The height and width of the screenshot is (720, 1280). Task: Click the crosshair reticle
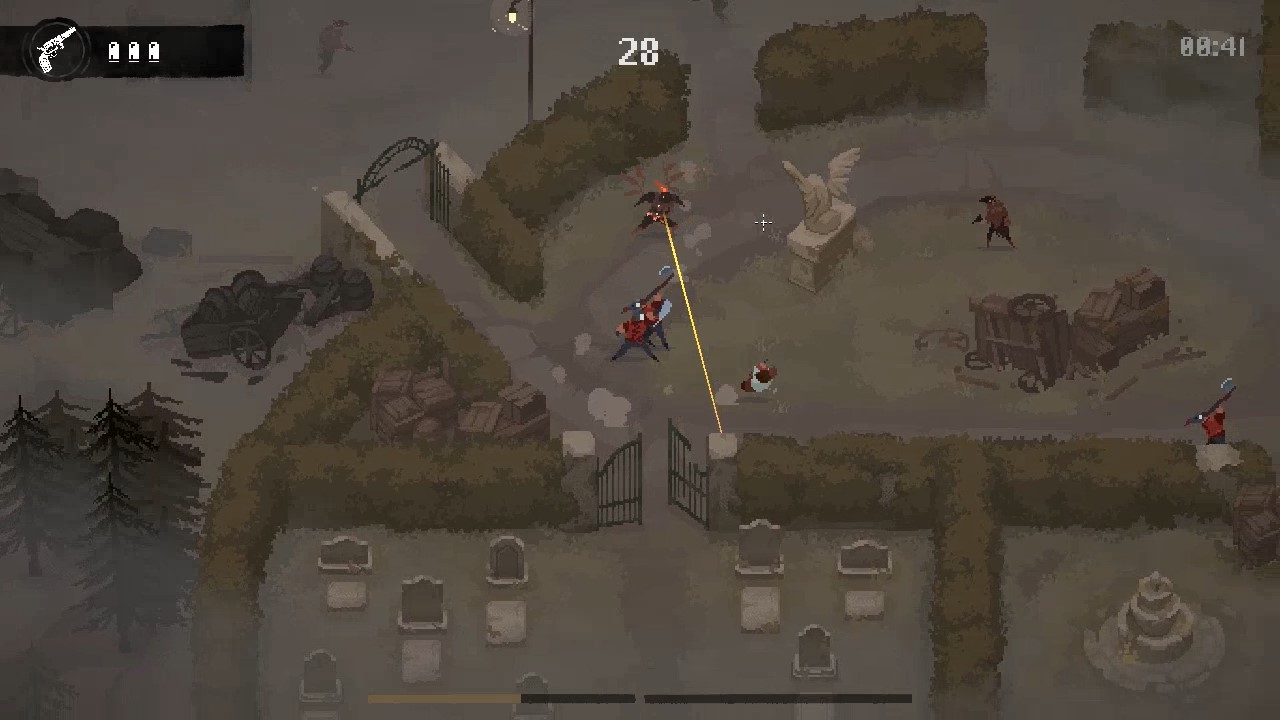(763, 222)
